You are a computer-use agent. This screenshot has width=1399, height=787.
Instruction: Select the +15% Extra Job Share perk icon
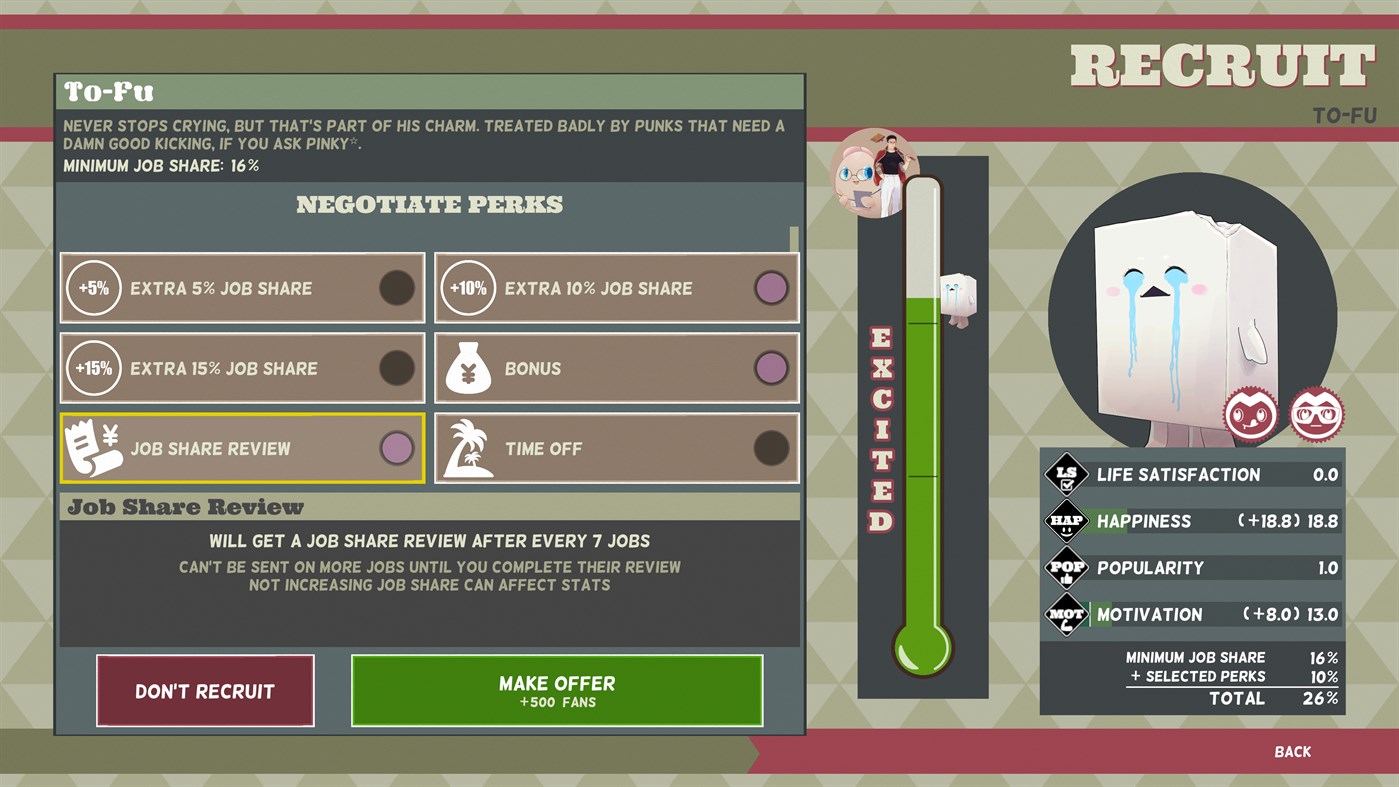point(93,368)
